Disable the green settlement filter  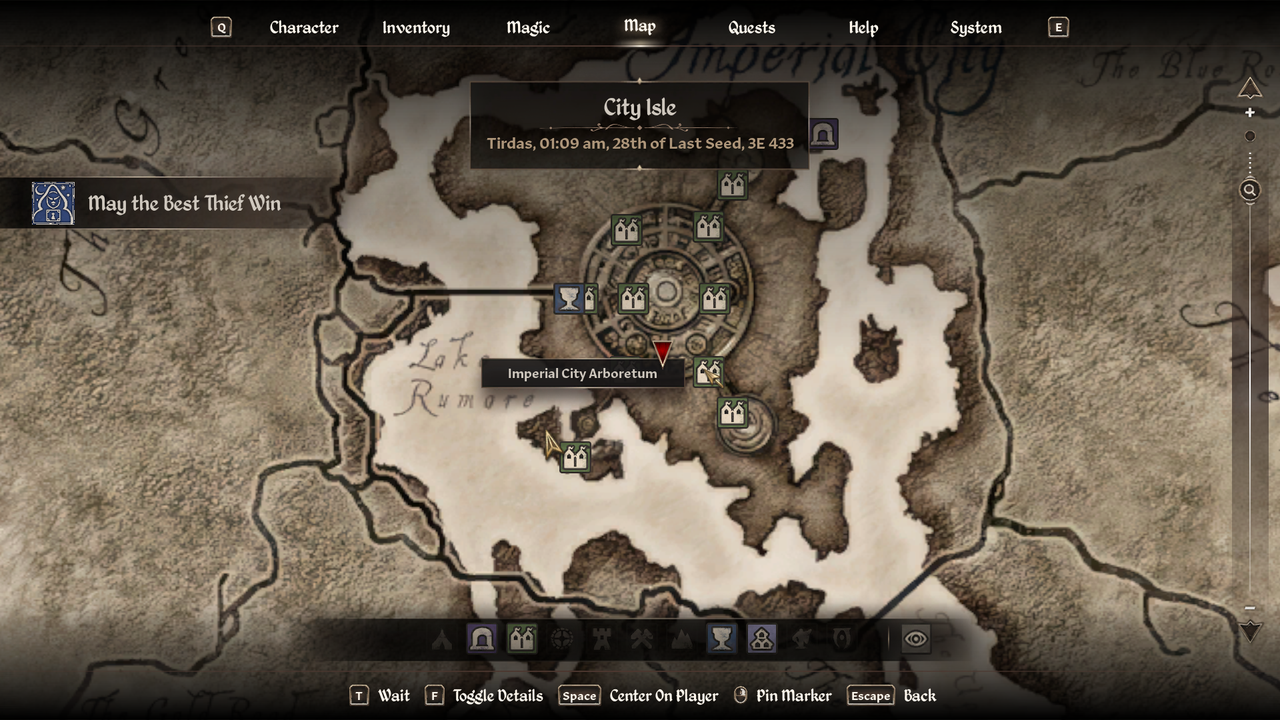521,640
